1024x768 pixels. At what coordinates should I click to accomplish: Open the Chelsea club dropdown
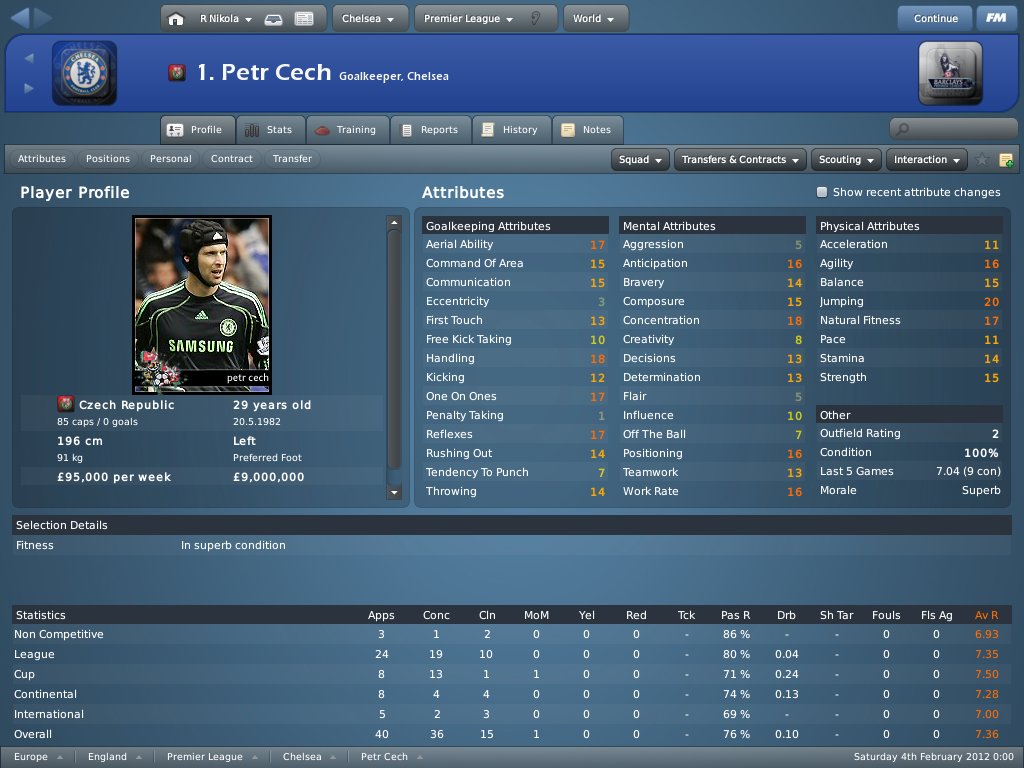tap(369, 18)
